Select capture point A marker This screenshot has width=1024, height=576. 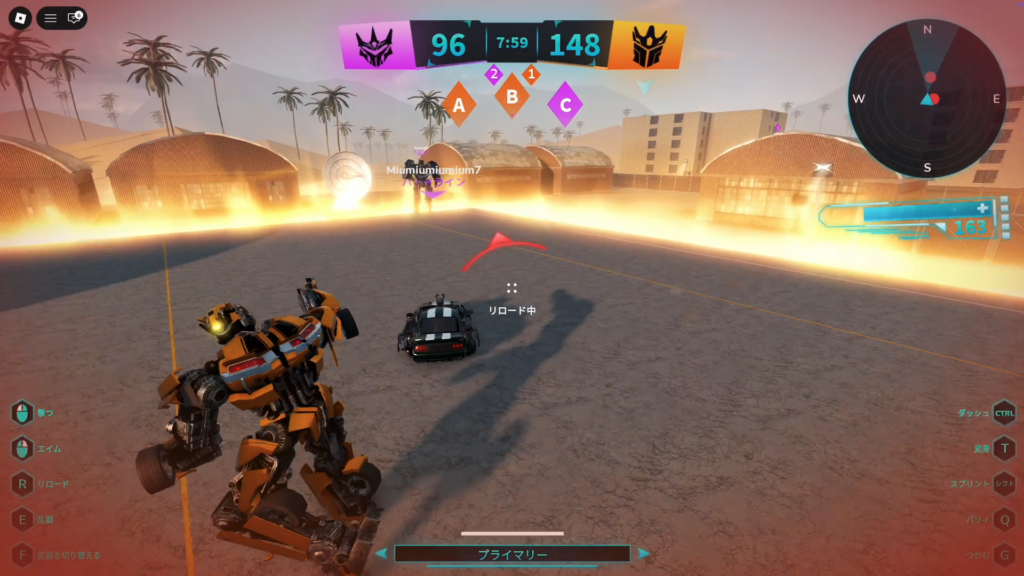[459, 103]
